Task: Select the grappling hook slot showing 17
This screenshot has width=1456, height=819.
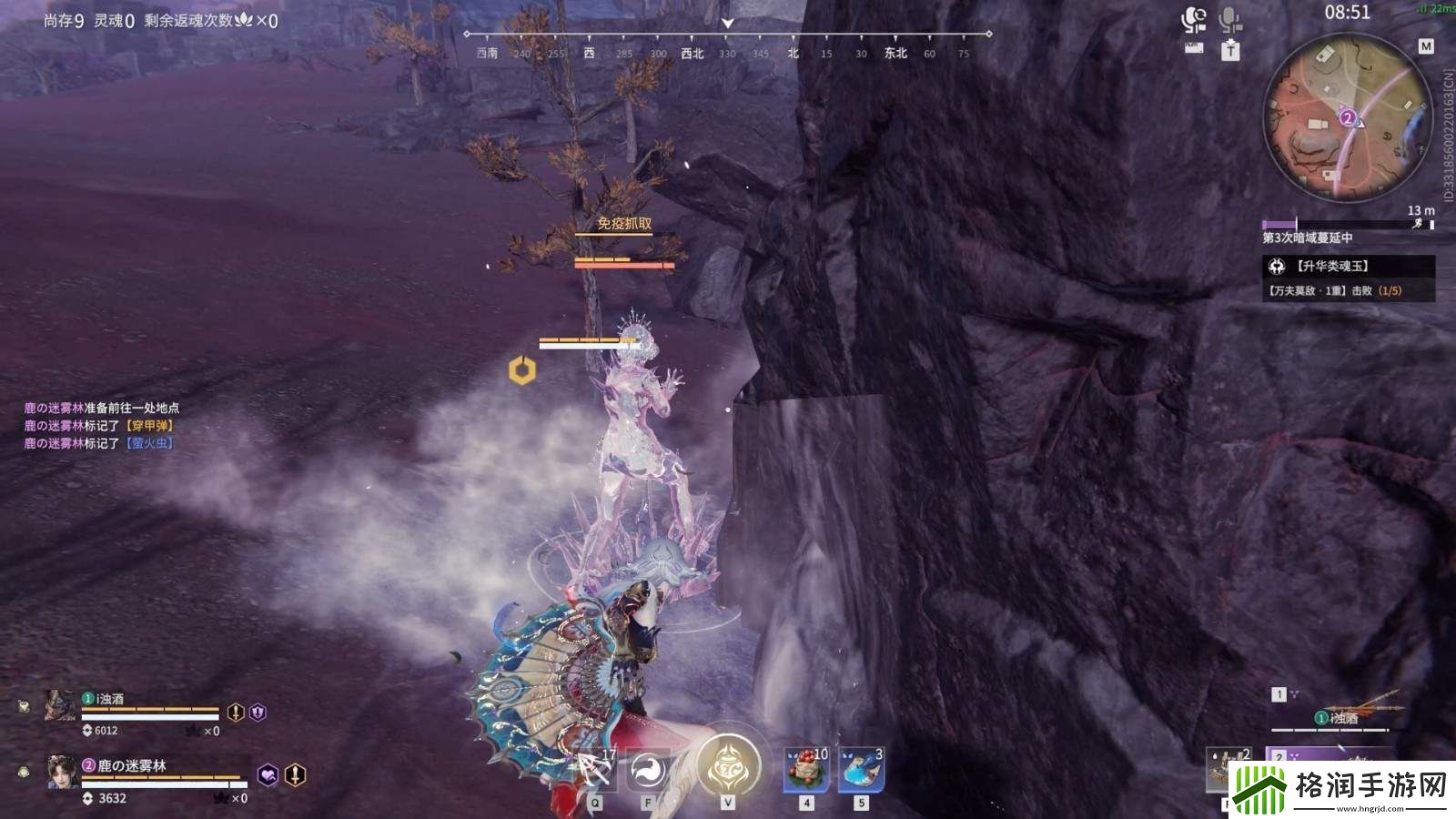Action: [x=596, y=770]
